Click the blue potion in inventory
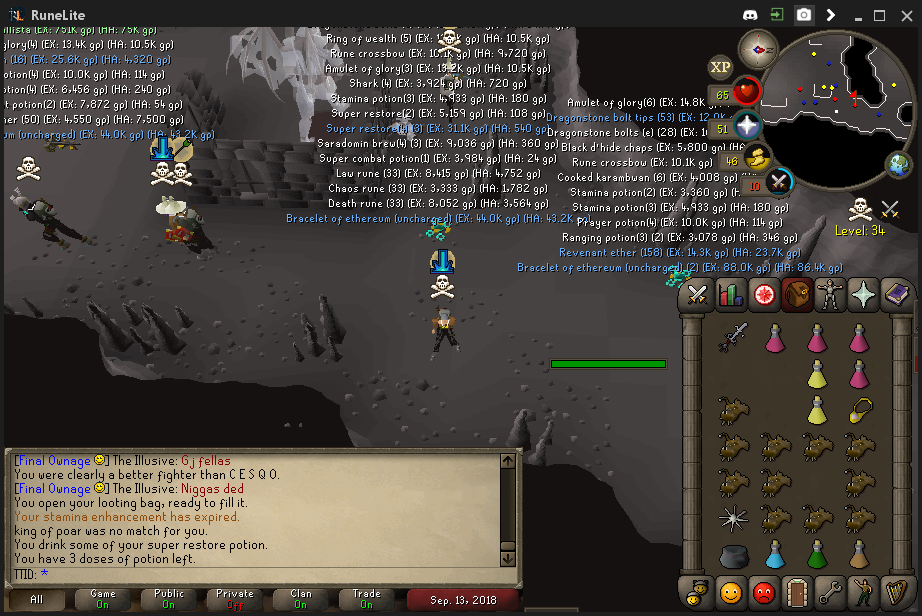The image size is (922, 616). tap(775, 555)
